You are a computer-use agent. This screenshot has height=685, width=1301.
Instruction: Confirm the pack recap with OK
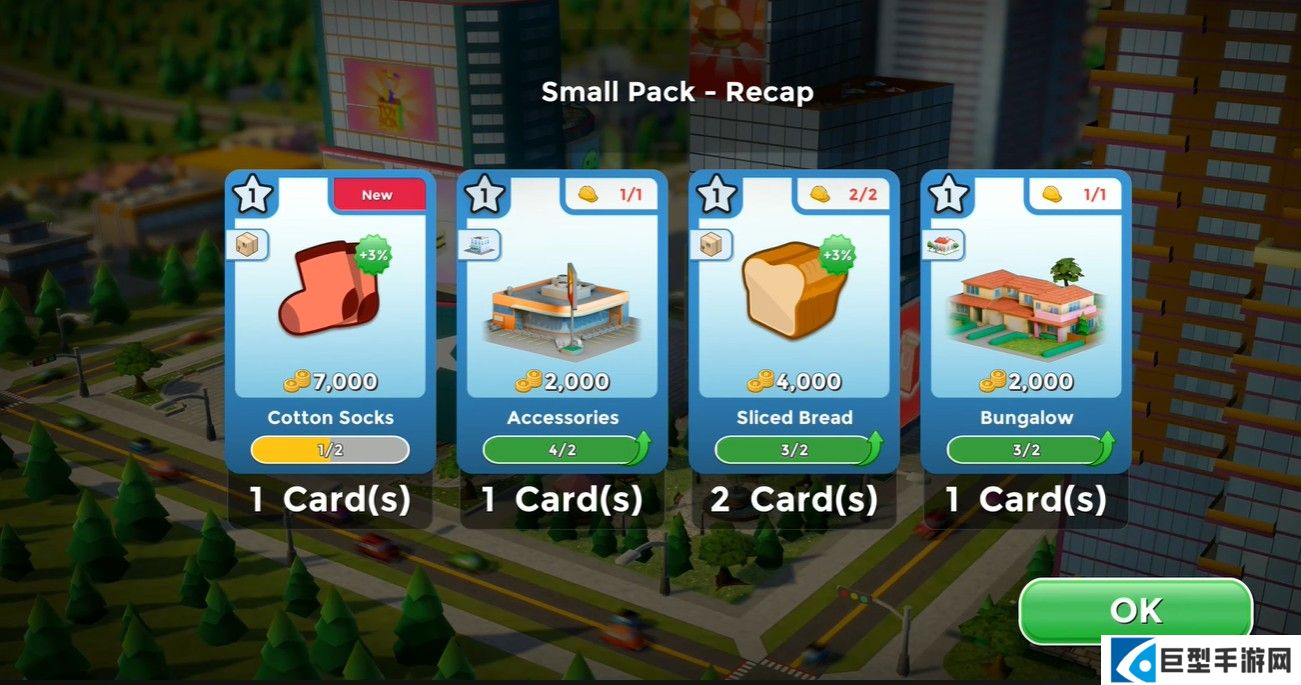(1135, 610)
